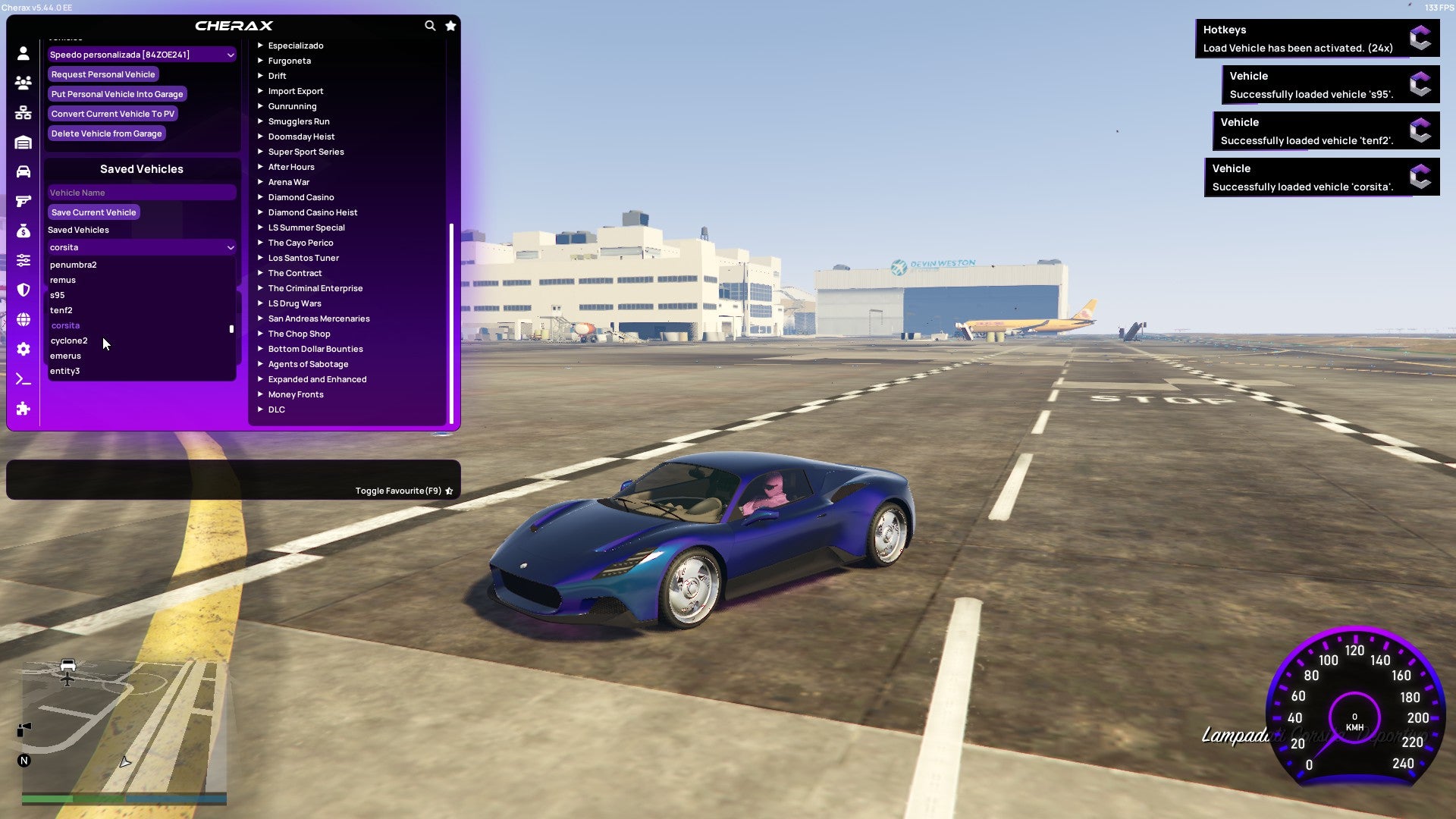The image size is (1456, 819).
Task: Open the Settings gear icon
Action: pyautogui.click(x=23, y=349)
